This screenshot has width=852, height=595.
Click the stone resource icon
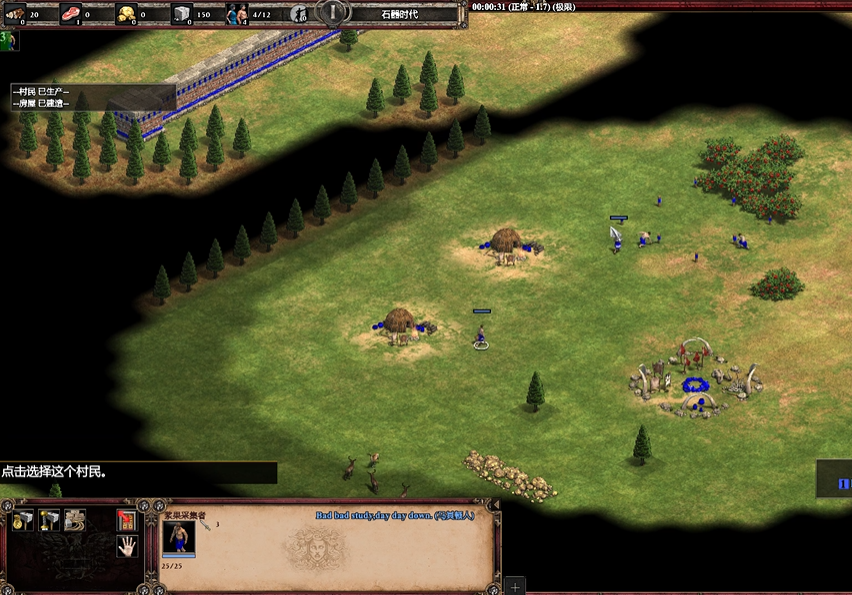click(182, 14)
